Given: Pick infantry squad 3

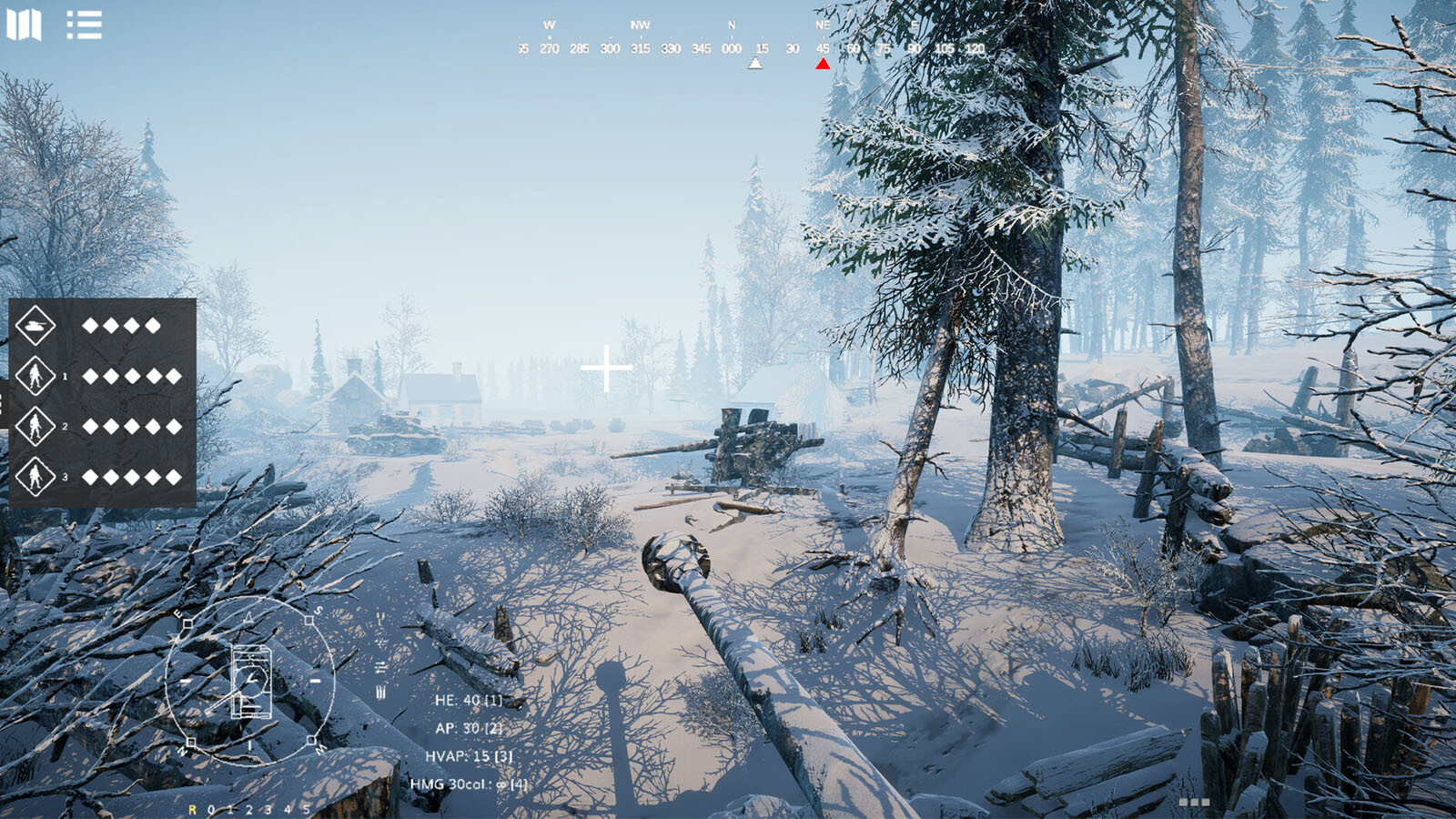Looking at the screenshot, I should click(35, 476).
